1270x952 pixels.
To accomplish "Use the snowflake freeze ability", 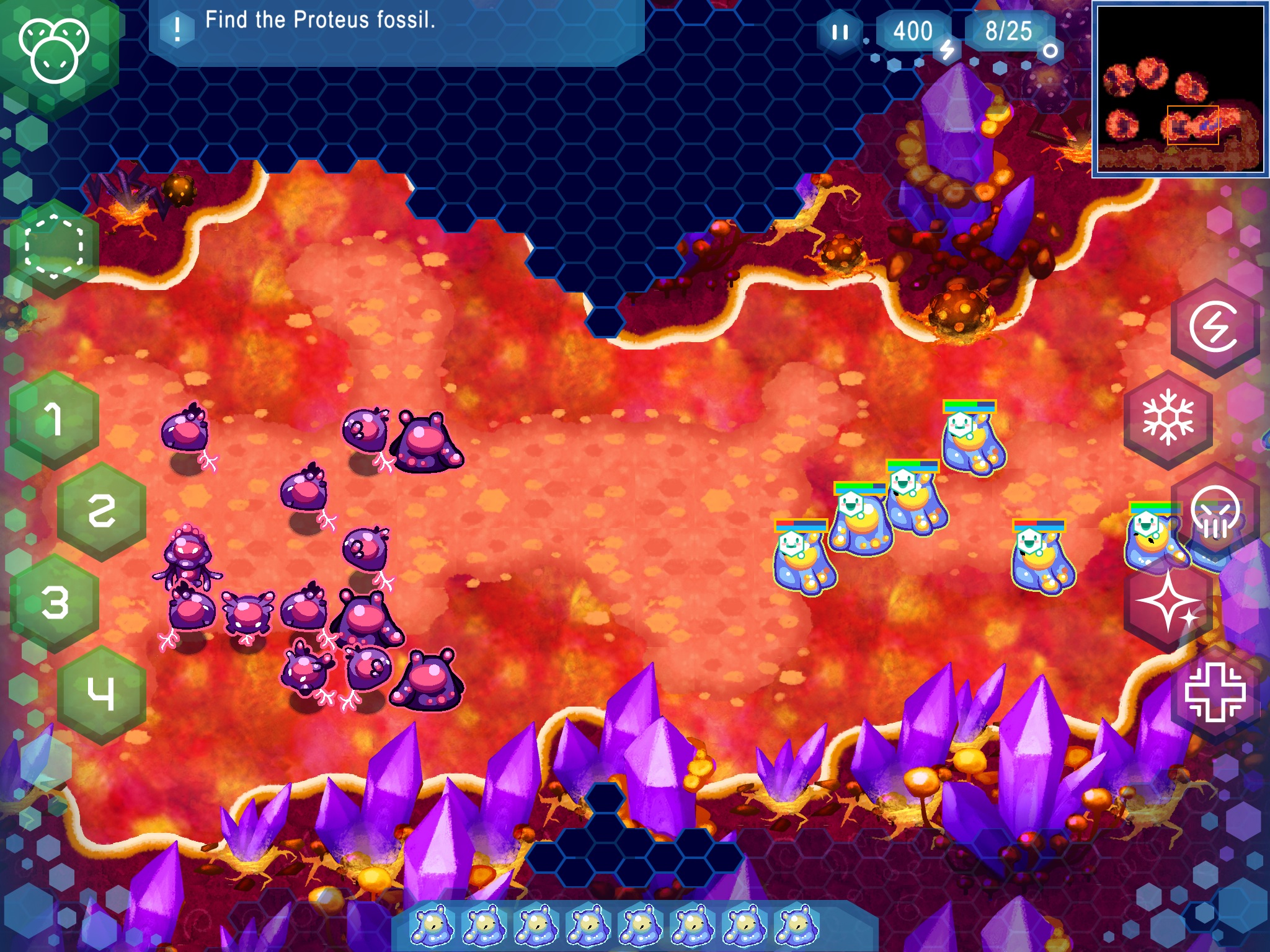I will (x=1168, y=418).
